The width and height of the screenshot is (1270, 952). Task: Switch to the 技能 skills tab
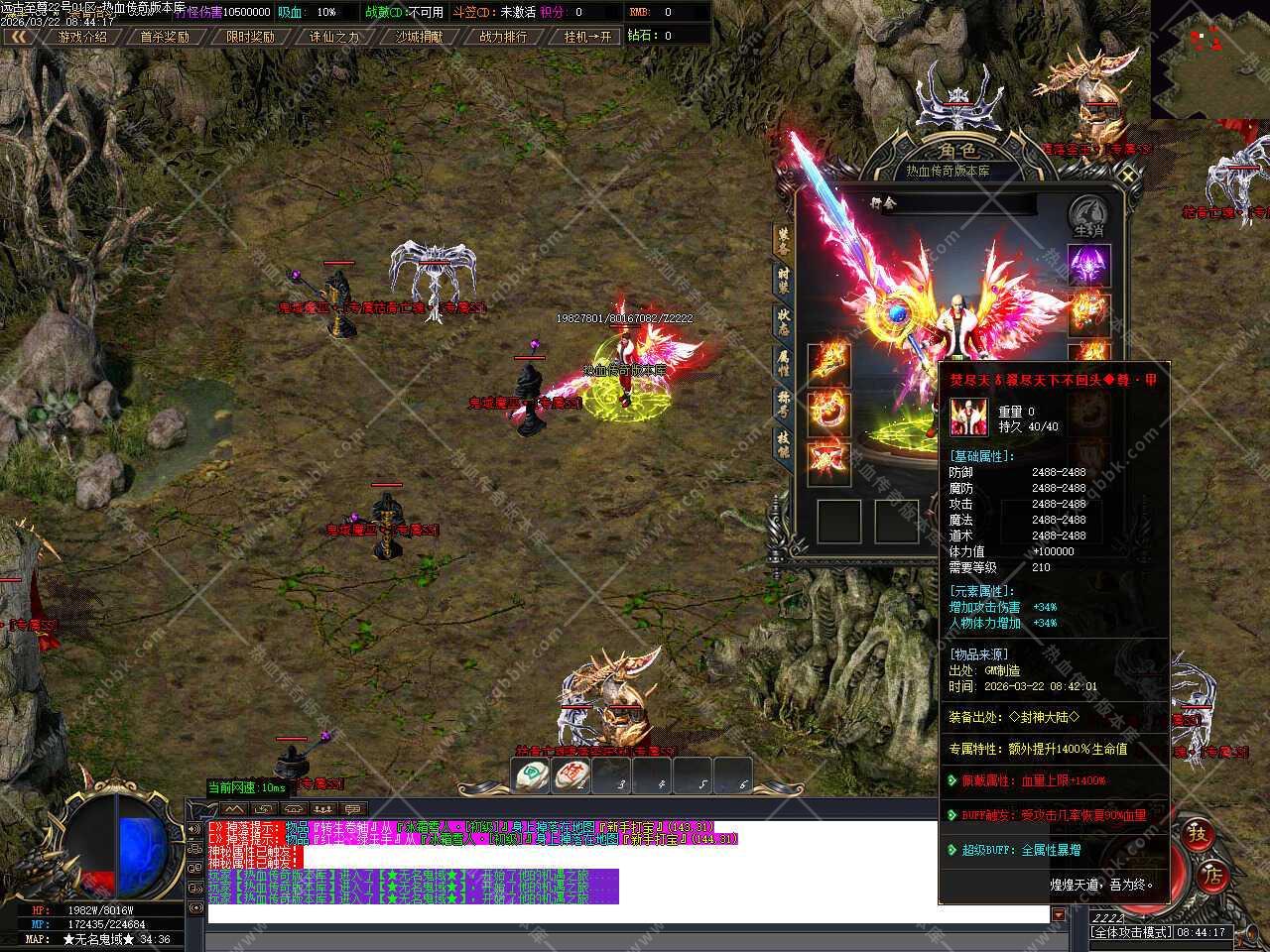tap(784, 443)
